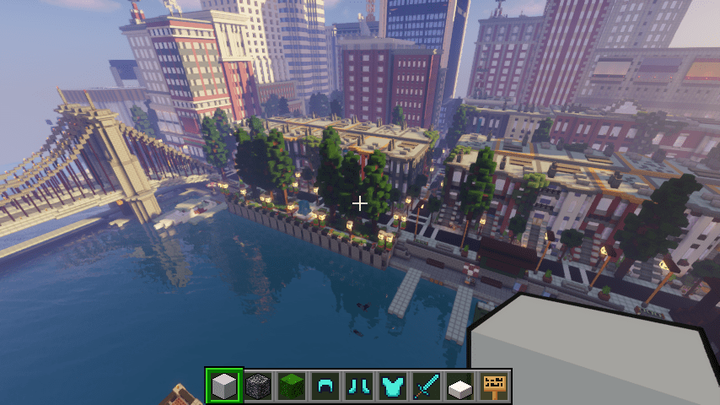Select the diamond boots slot
This screenshot has height=405, width=720.
(x=358, y=386)
